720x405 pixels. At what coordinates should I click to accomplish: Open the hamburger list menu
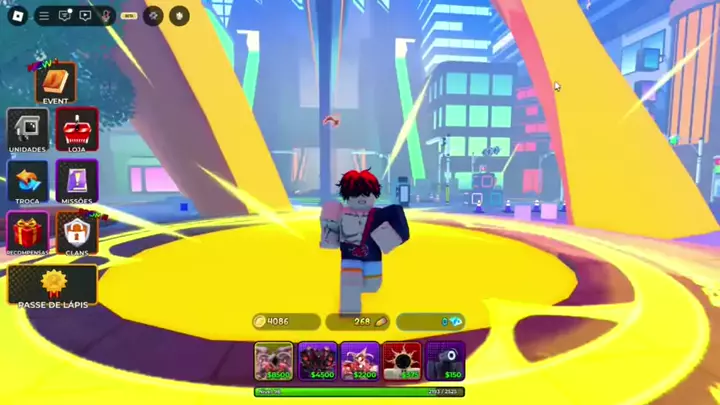pyautogui.click(x=44, y=16)
